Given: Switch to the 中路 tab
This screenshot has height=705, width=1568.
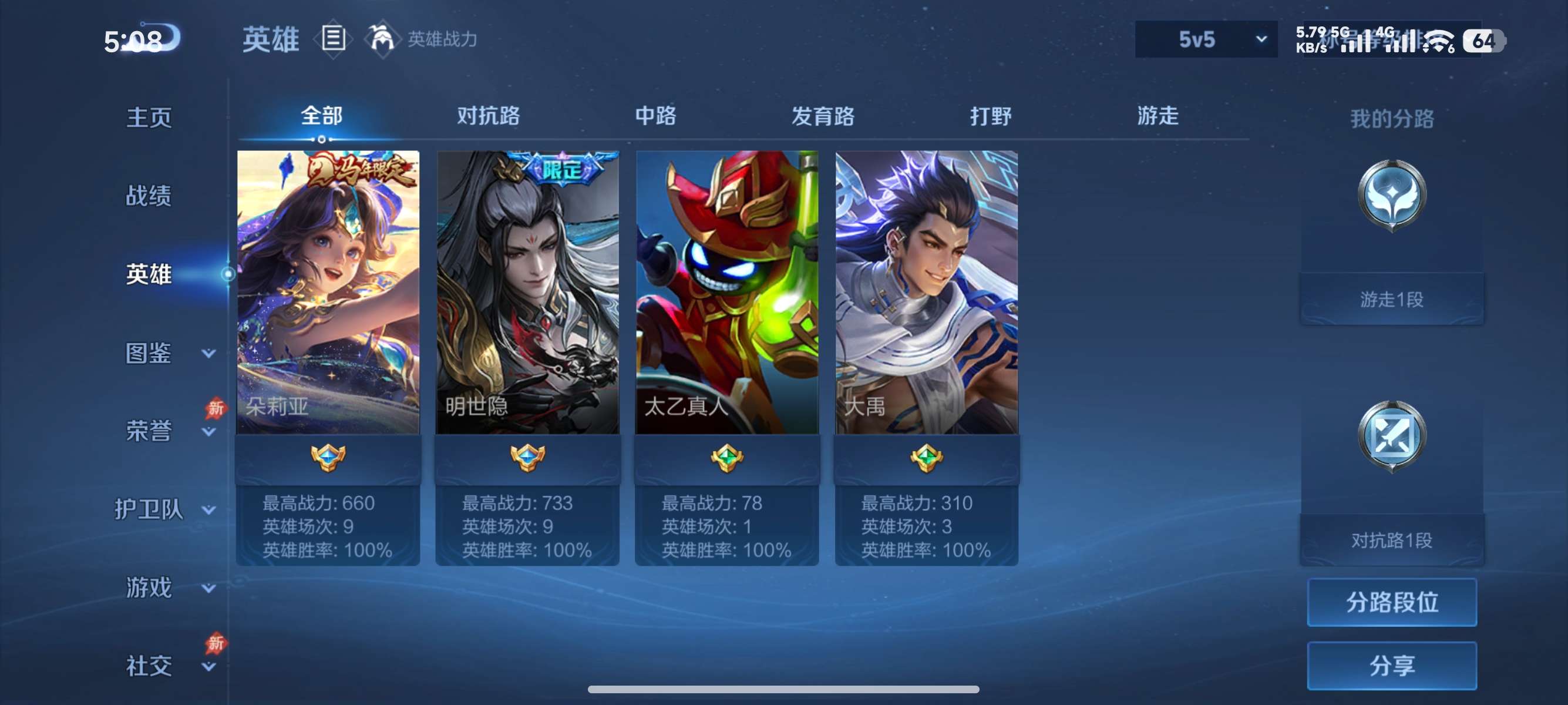Looking at the screenshot, I should point(653,116).
